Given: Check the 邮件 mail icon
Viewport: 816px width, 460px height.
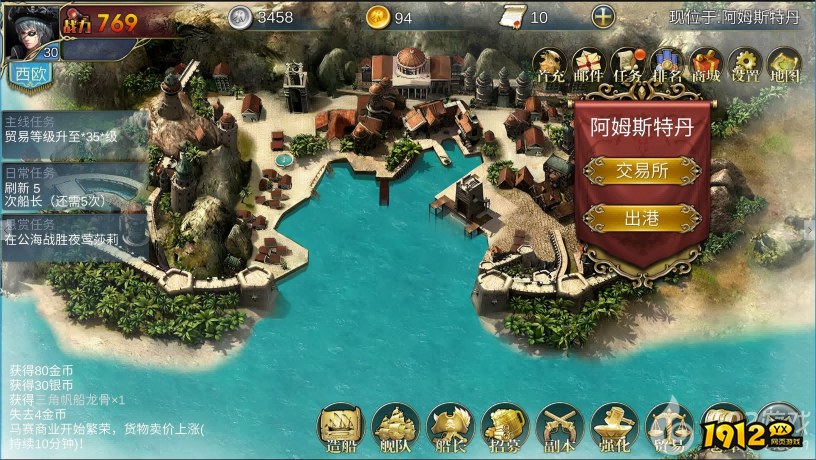Looking at the screenshot, I should point(589,65).
